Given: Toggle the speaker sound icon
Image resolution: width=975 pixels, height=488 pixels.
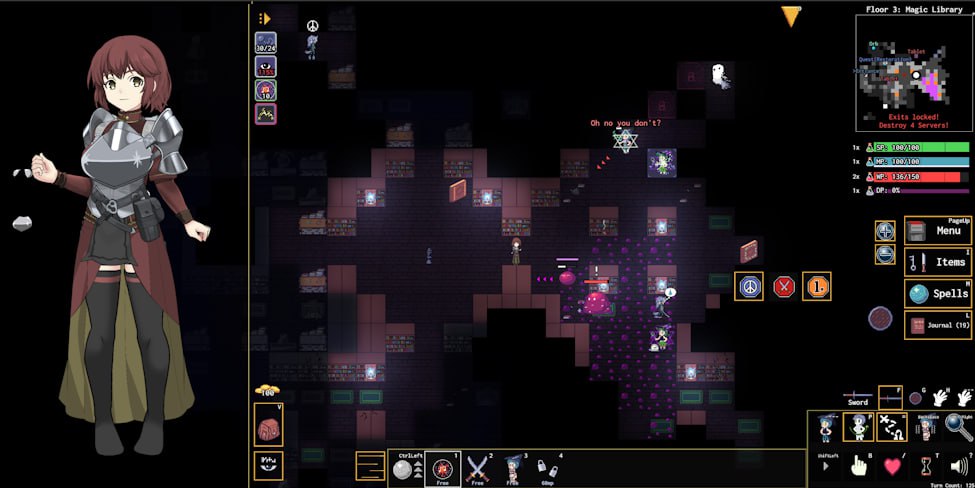Looking at the screenshot, I should [x=959, y=465].
